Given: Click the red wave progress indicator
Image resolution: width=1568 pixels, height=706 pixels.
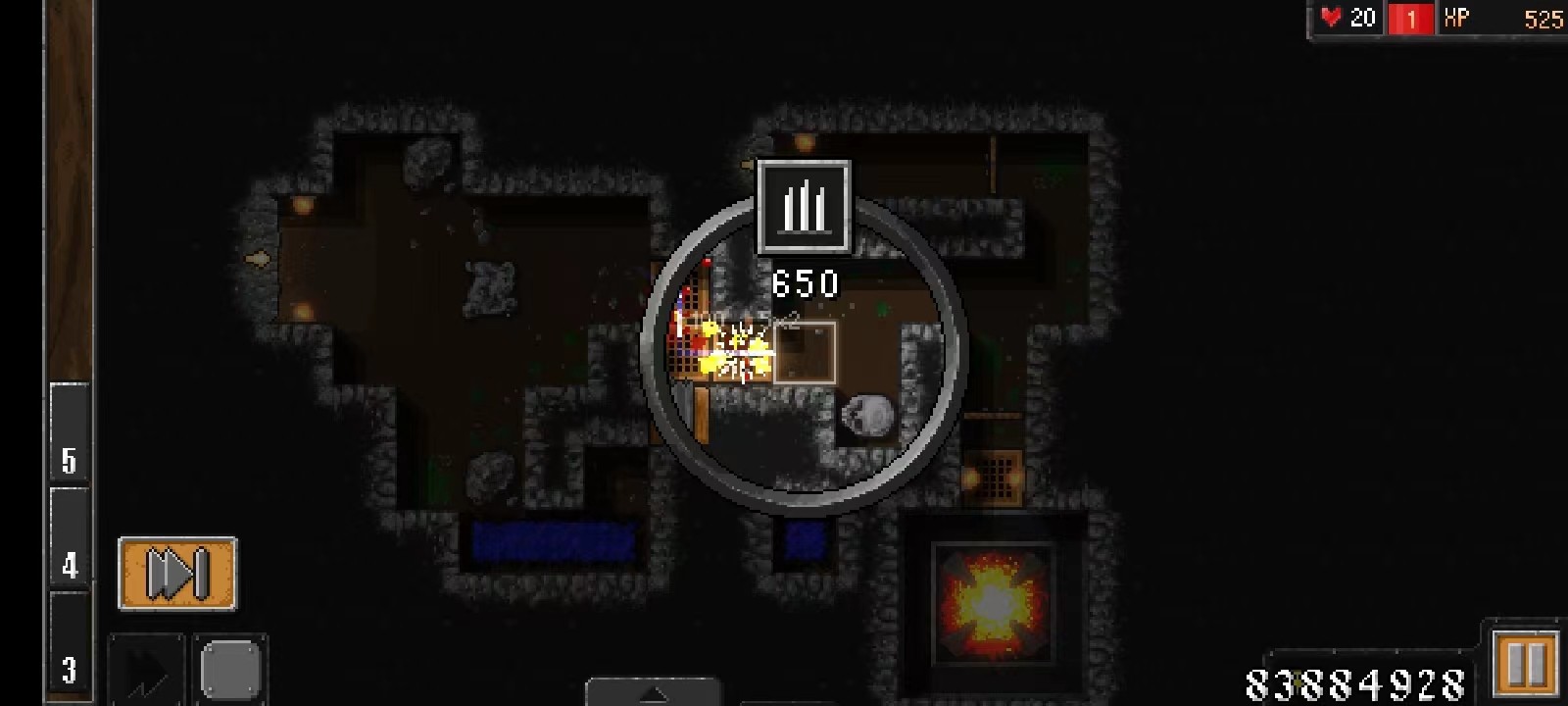Looking at the screenshot, I should [1411, 17].
